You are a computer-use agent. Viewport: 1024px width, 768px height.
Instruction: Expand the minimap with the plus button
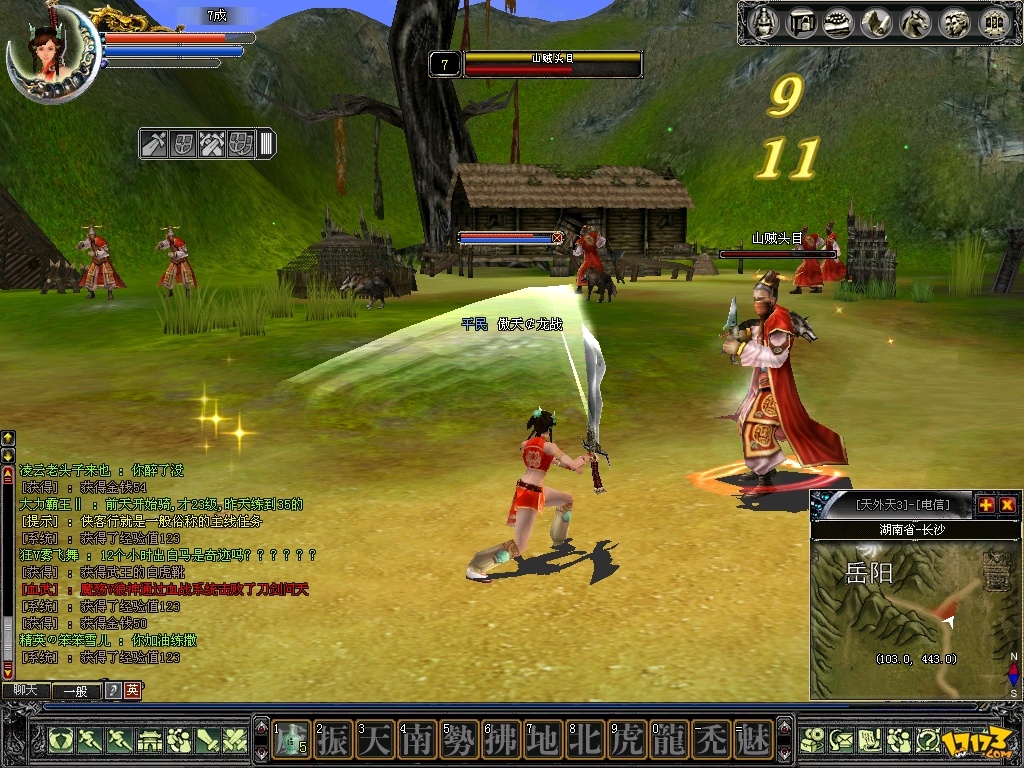[x=985, y=505]
